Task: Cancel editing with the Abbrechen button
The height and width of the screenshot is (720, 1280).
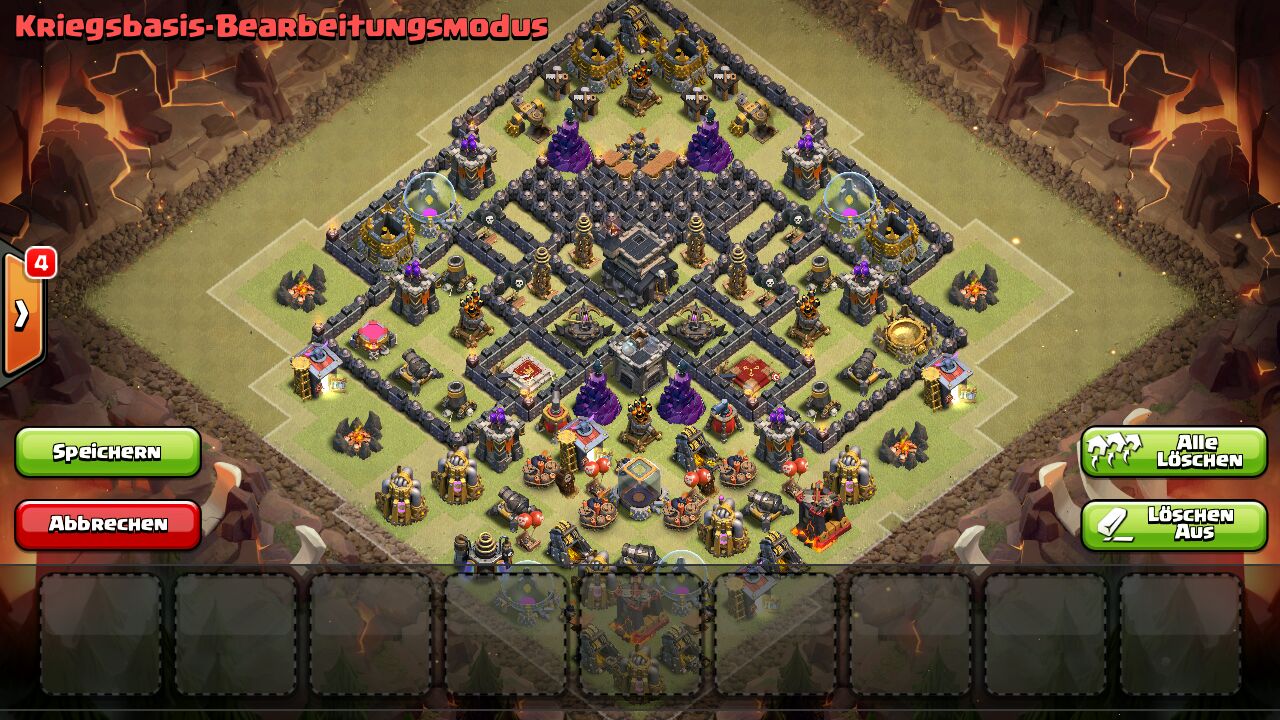Action: point(108,524)
